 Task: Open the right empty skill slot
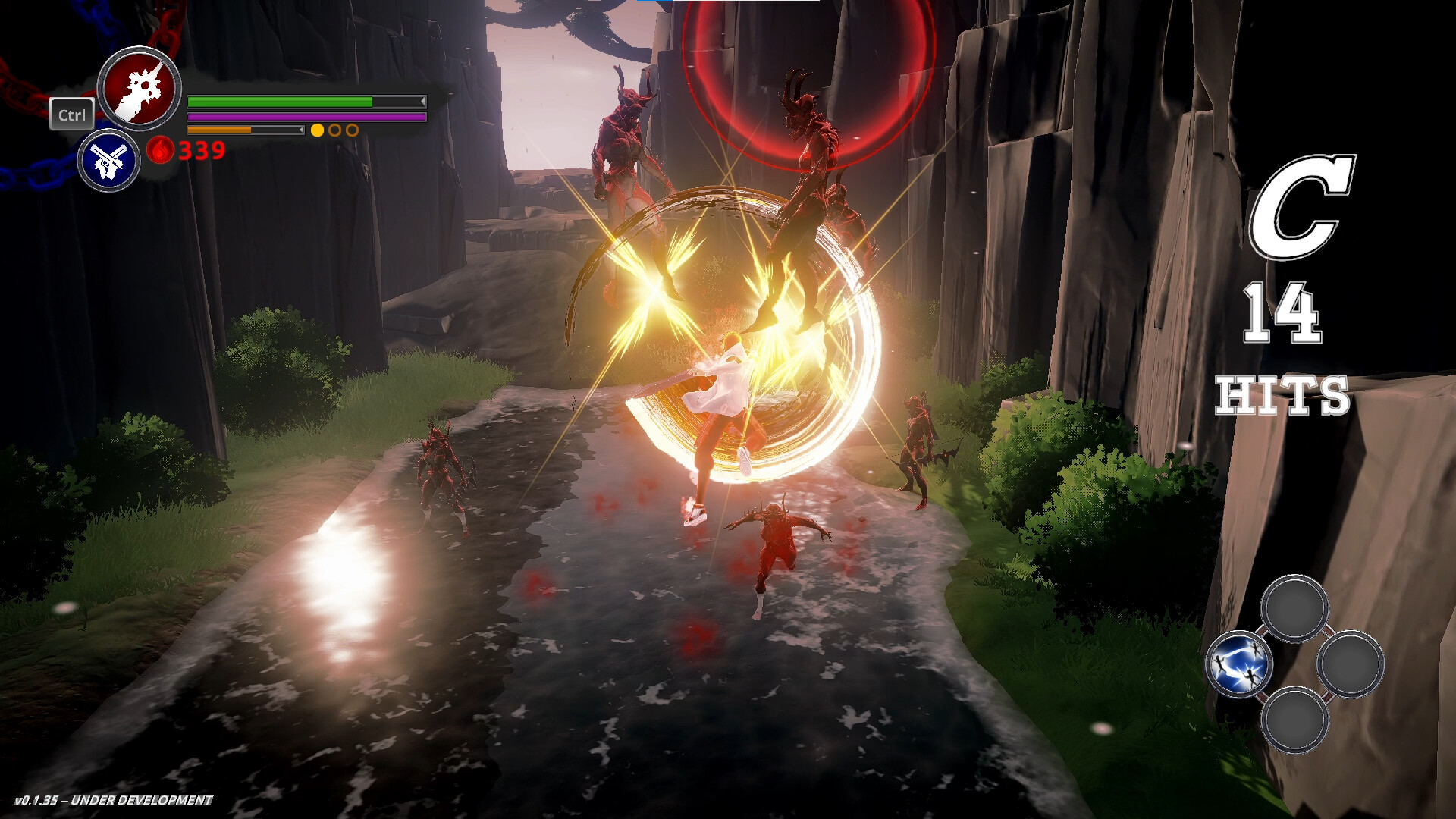(1352, 664)
